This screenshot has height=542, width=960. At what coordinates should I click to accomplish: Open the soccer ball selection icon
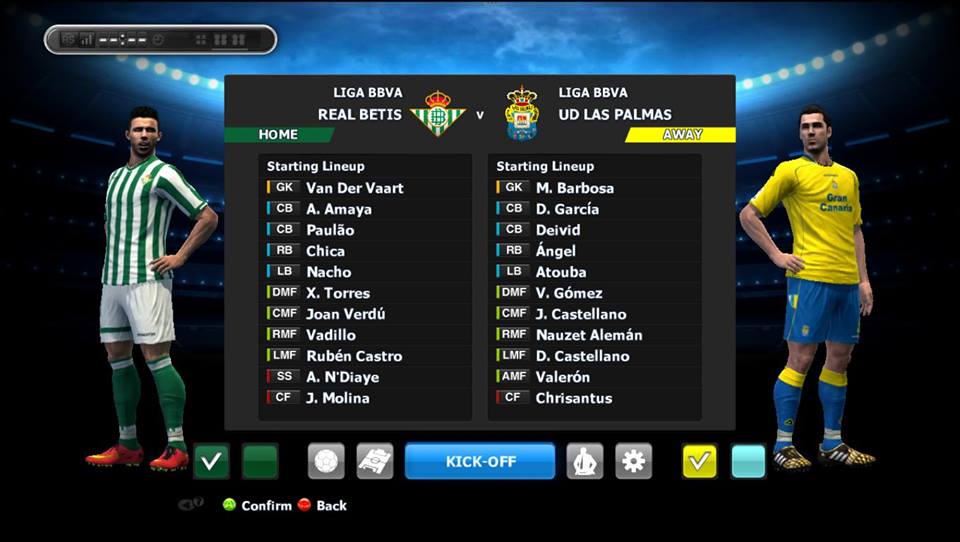(326, 461)
